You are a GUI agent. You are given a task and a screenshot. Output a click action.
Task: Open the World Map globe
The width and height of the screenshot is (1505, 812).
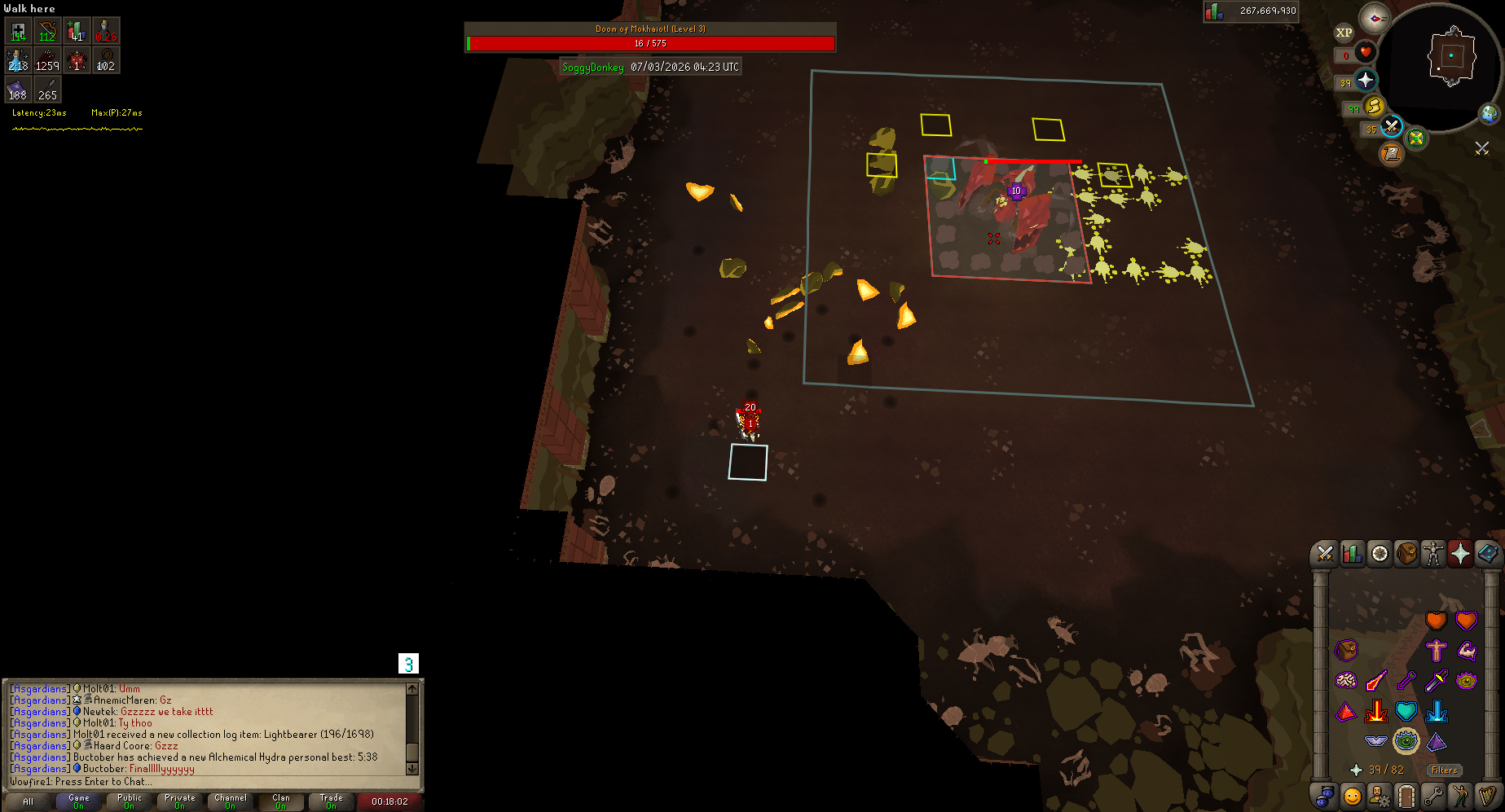coord(1490,114)
